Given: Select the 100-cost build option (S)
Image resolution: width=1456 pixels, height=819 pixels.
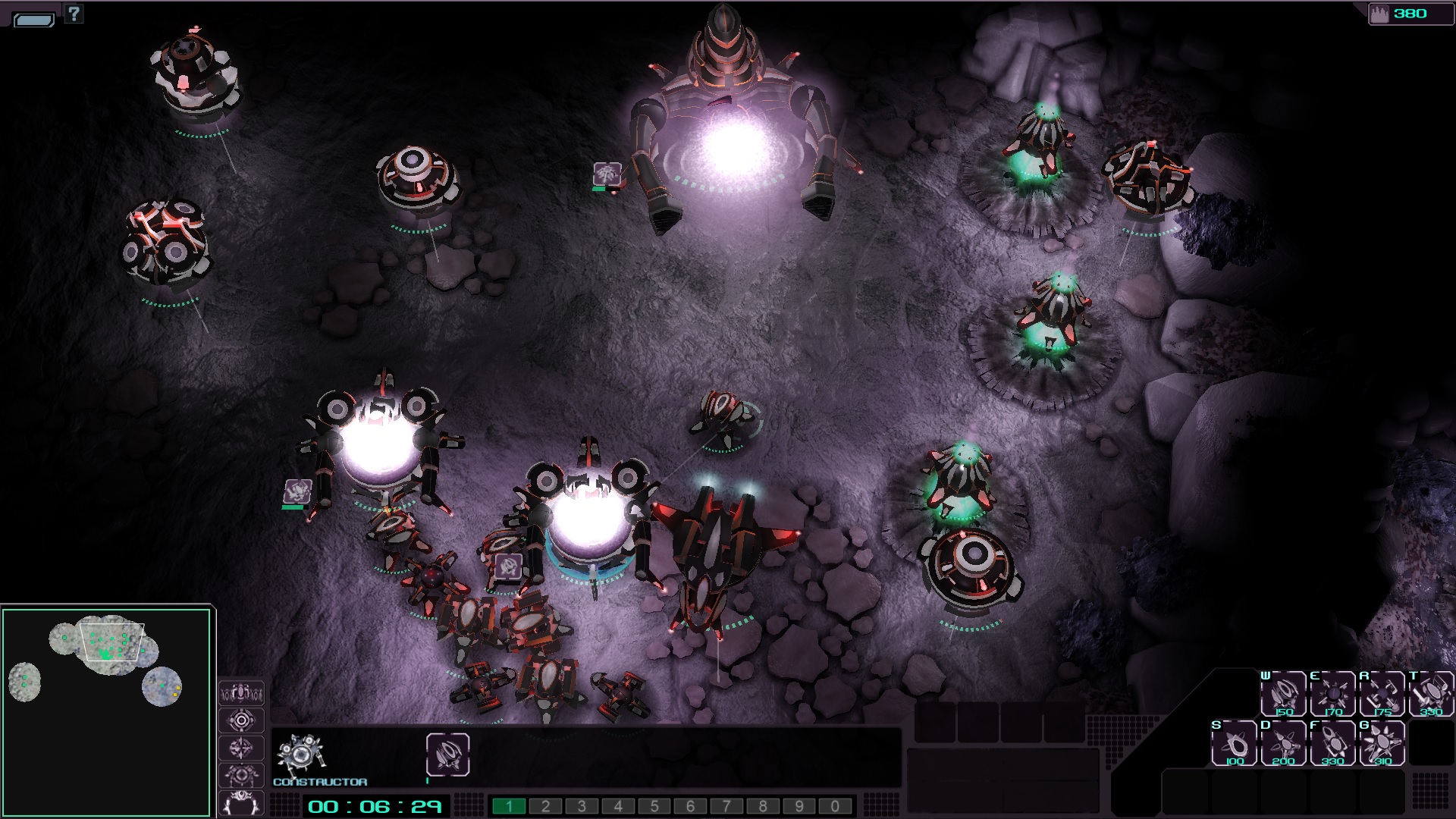Looking at the screenshot, I should point(1235,742).
